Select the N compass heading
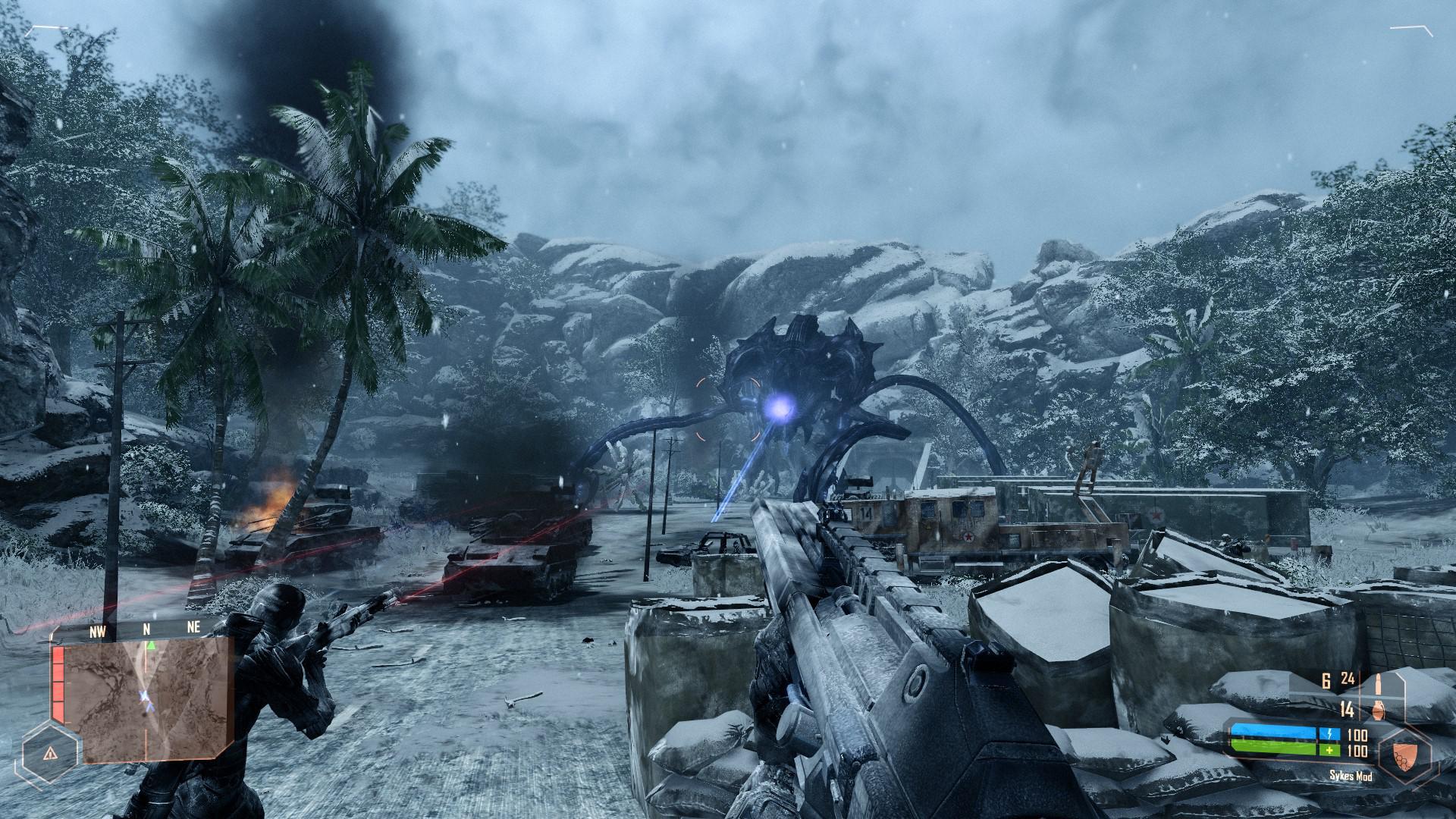Image resolution: width=1456 pixels, height=819 pixels. (146, 628)
